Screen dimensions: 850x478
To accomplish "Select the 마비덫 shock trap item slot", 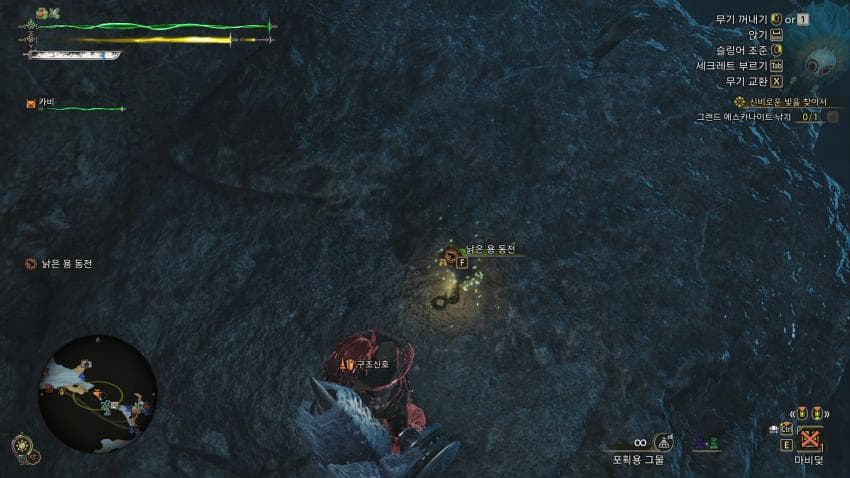I will [x=808, y=440].
